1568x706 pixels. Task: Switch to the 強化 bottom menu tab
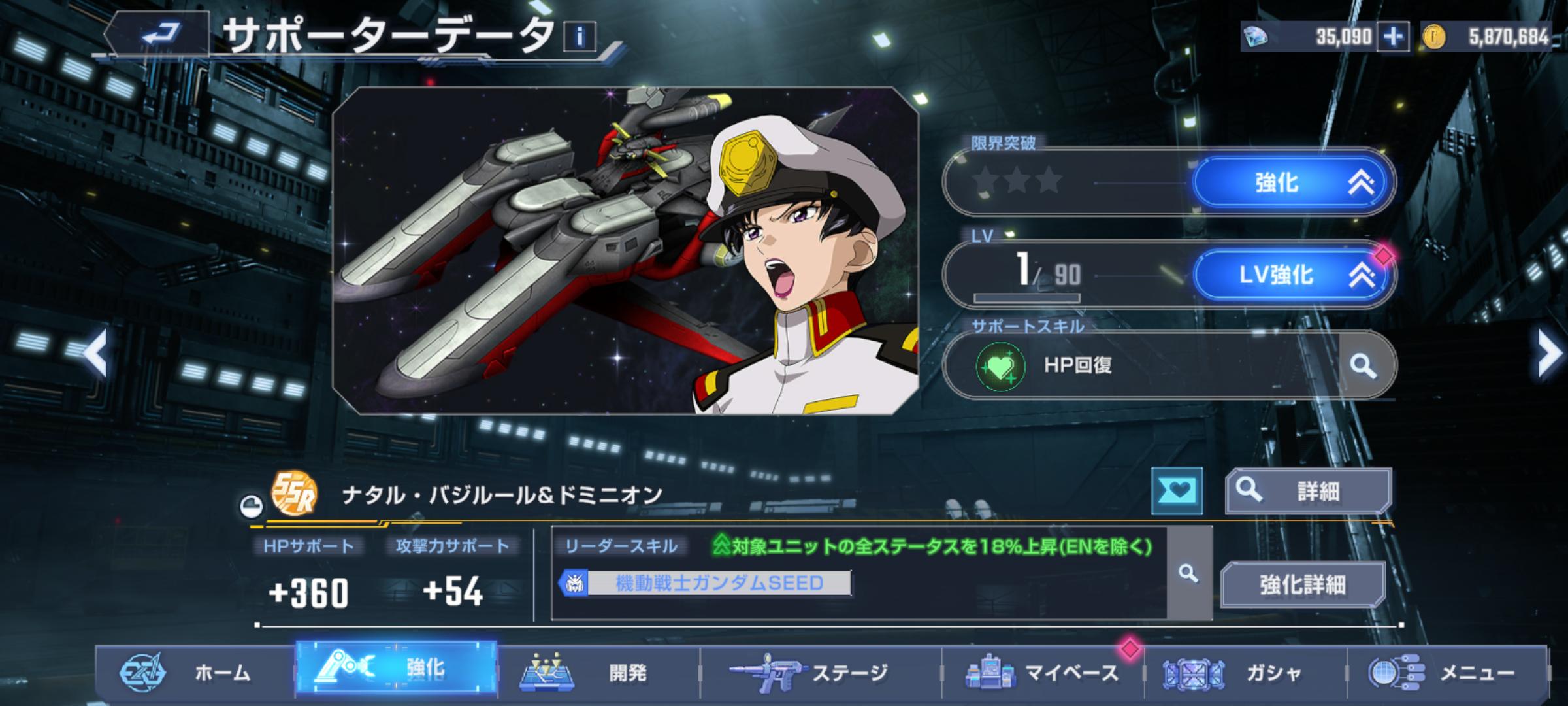point(397,668)
